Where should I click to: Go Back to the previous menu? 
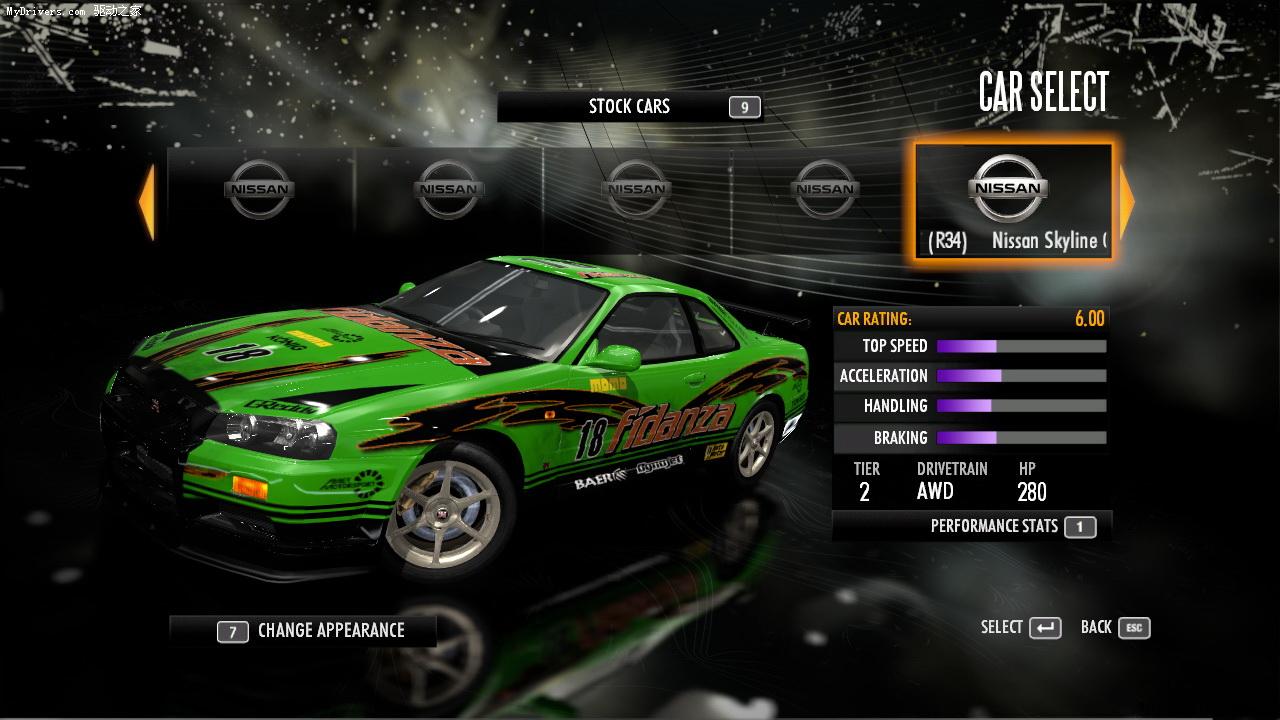click(1115, 628)
